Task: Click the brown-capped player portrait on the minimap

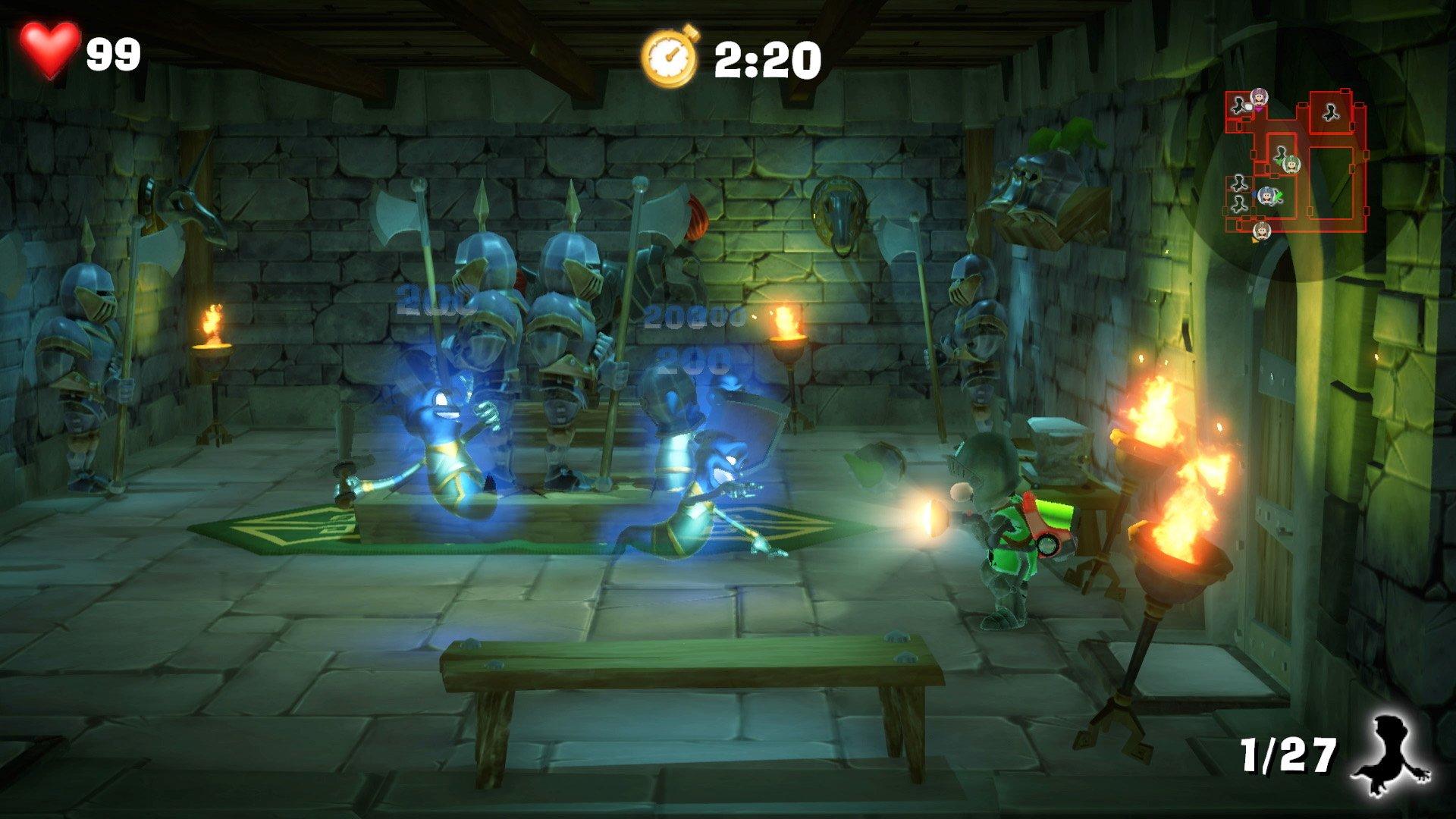Action: click(x=1261, y=230)
